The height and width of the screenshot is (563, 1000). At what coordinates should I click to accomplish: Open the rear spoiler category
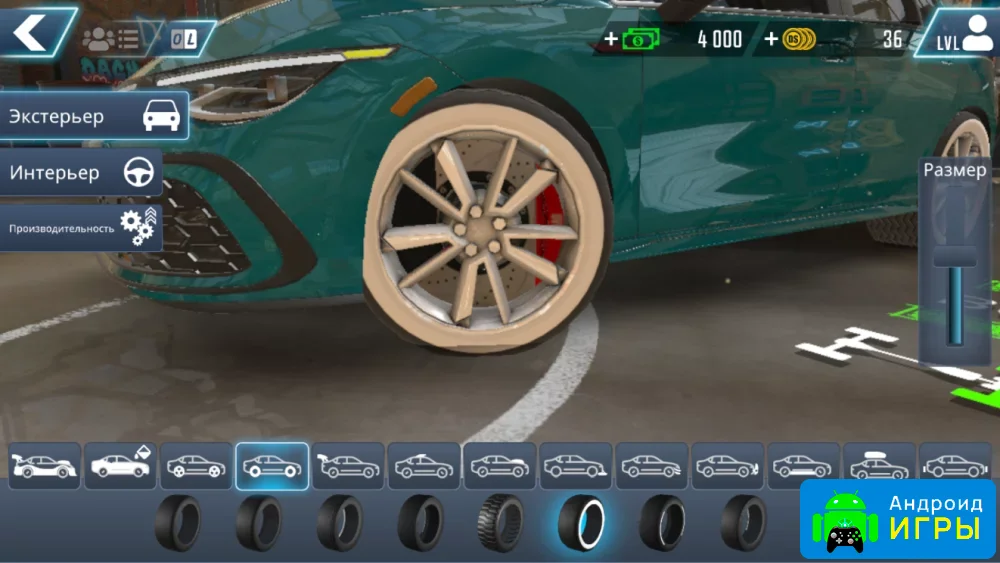(349, 466)
